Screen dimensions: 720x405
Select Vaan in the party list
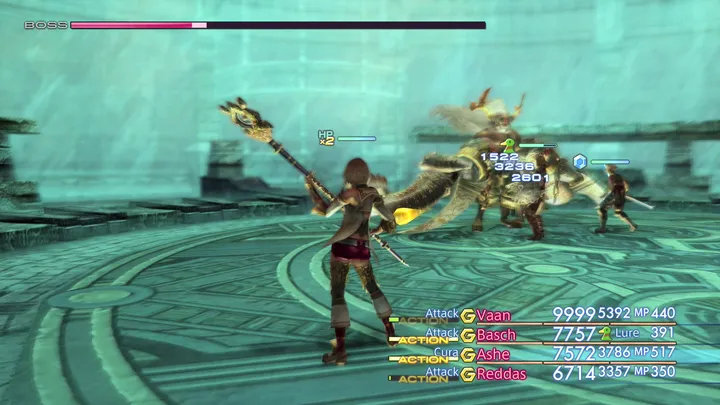[494, 315]
